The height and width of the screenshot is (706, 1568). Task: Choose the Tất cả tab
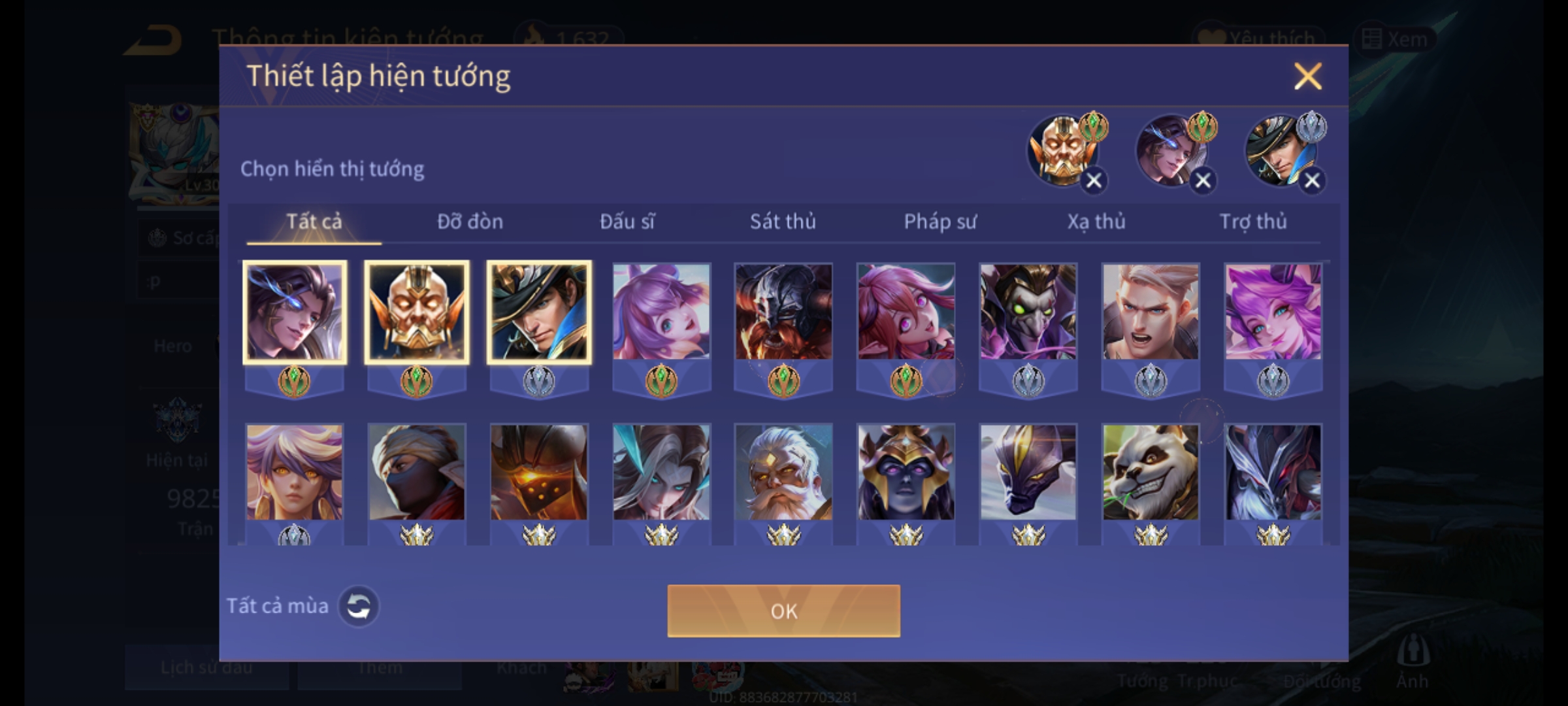coord(314,222)
